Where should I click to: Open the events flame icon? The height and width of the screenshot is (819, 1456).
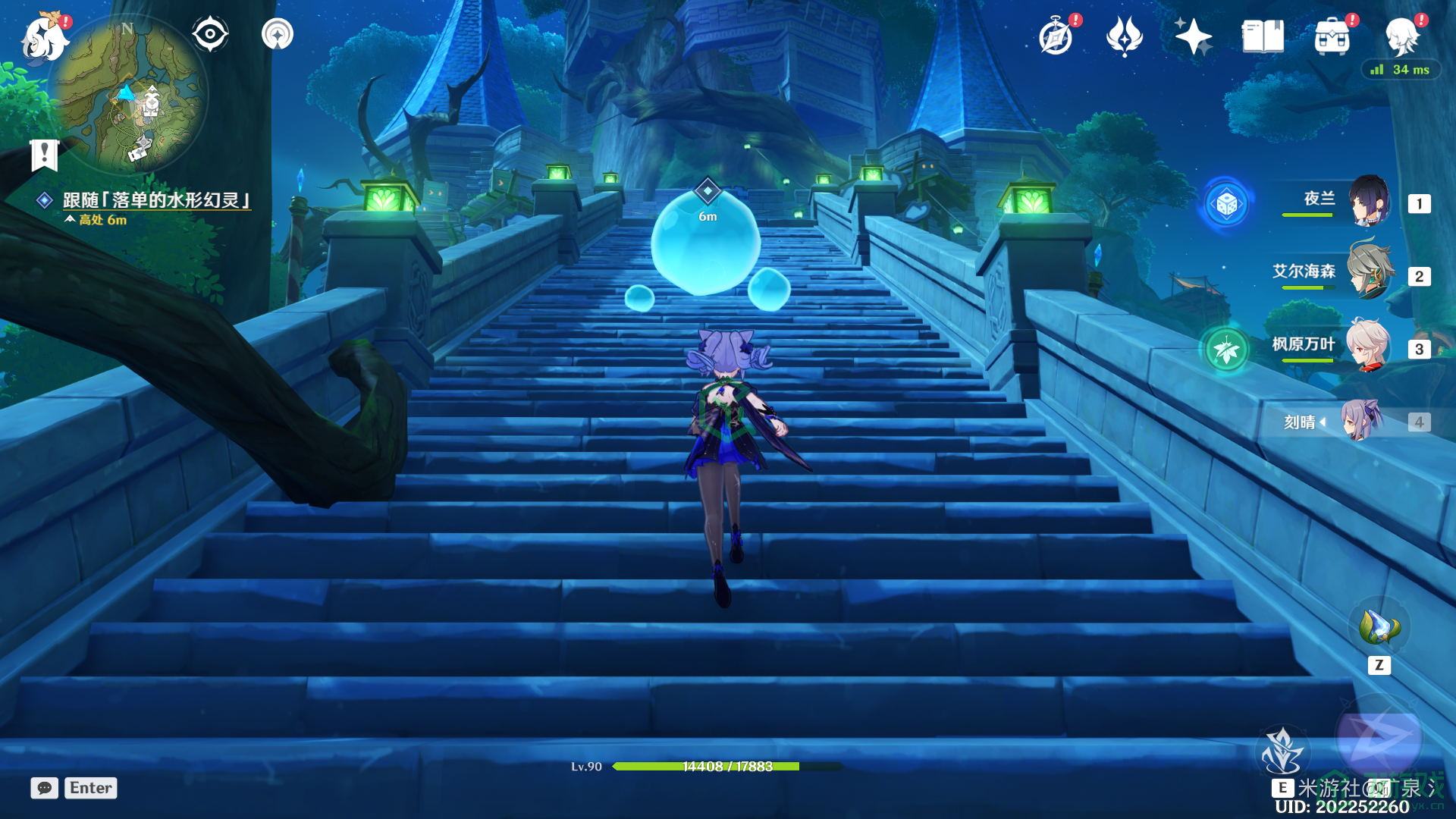point(1124,36)
